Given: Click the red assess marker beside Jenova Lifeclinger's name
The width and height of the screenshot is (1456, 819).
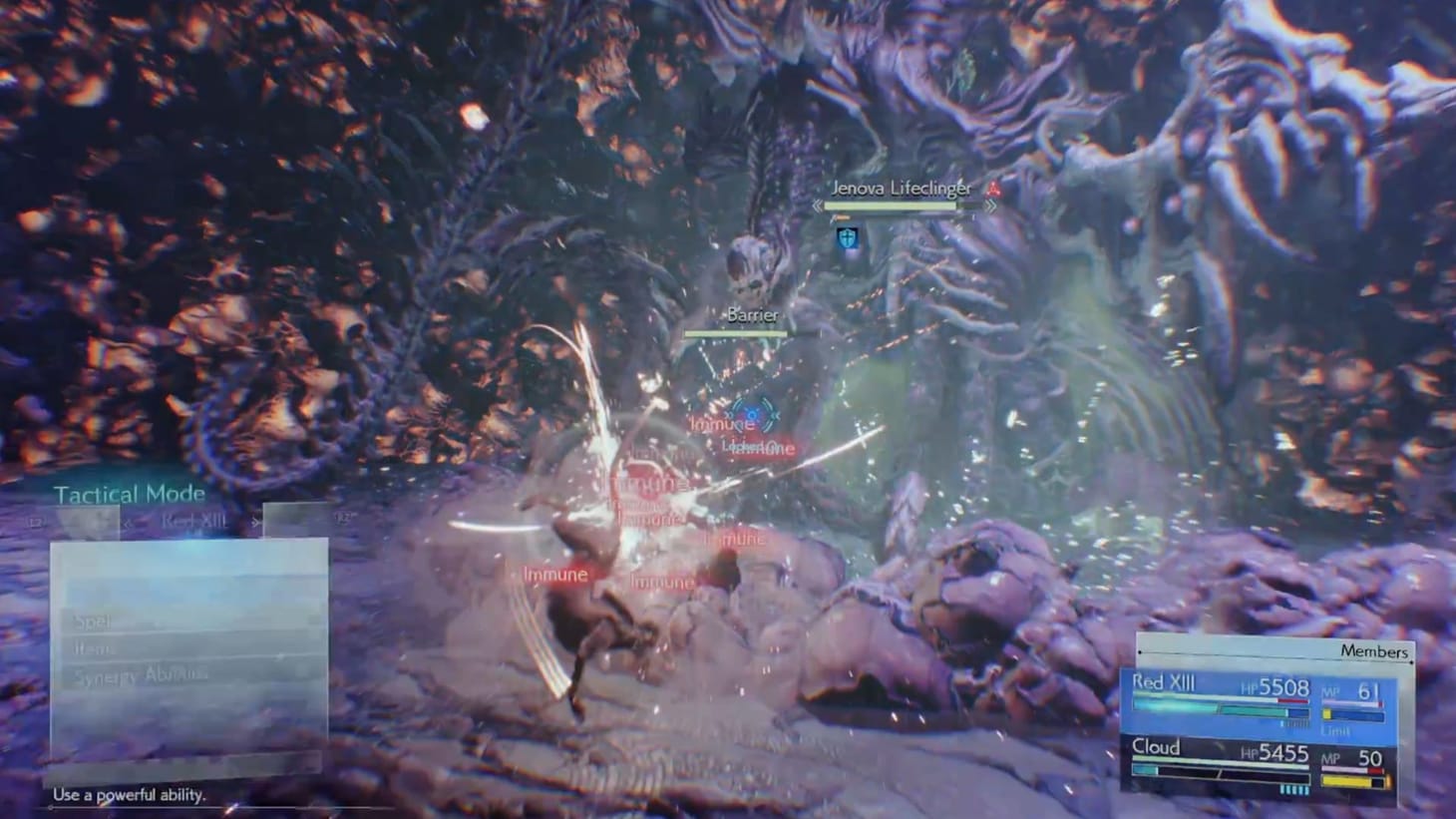Looking at the screenshot, I should point(991,189).
